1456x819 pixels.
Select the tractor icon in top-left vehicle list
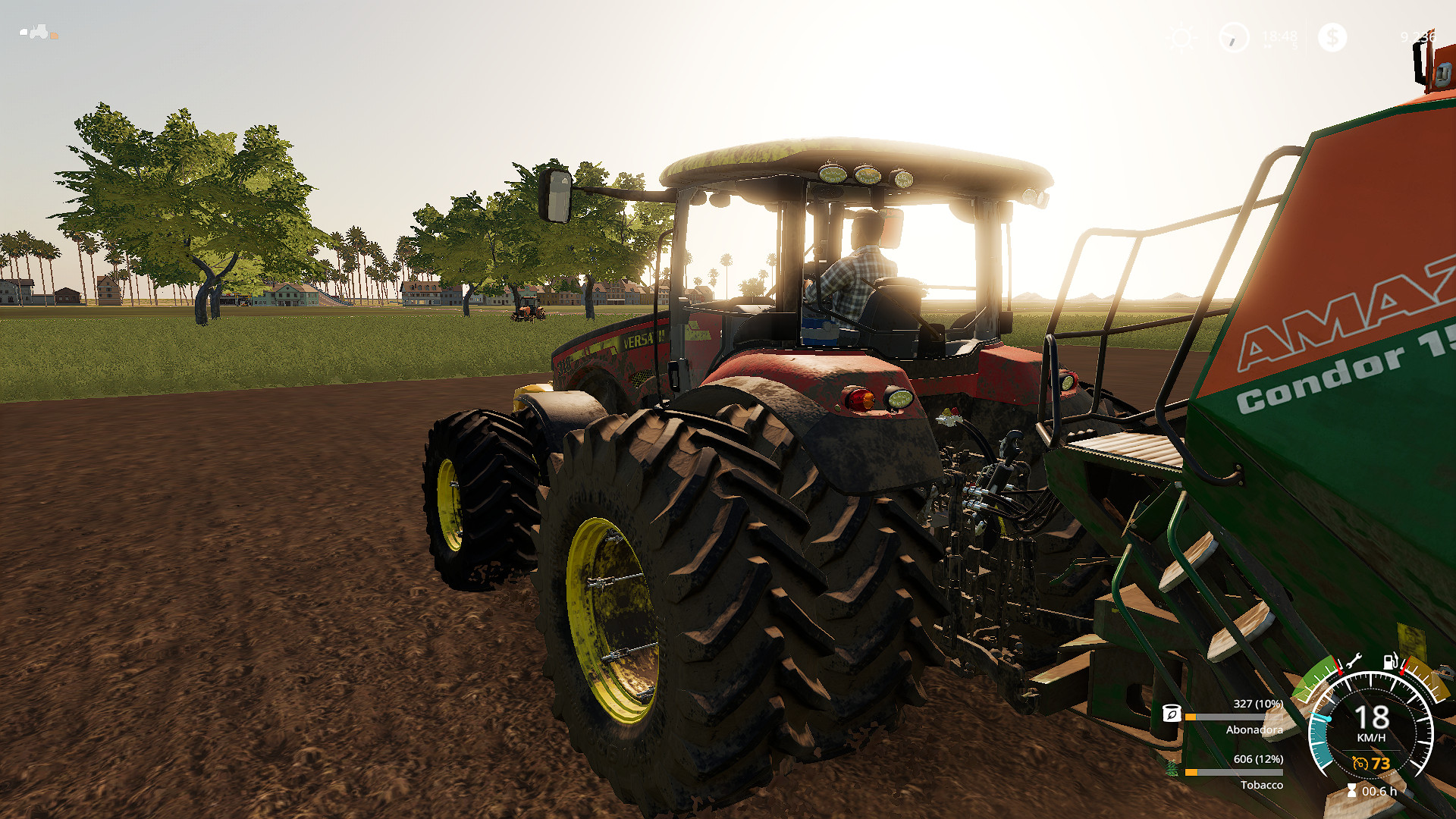[x=39, y=33]
